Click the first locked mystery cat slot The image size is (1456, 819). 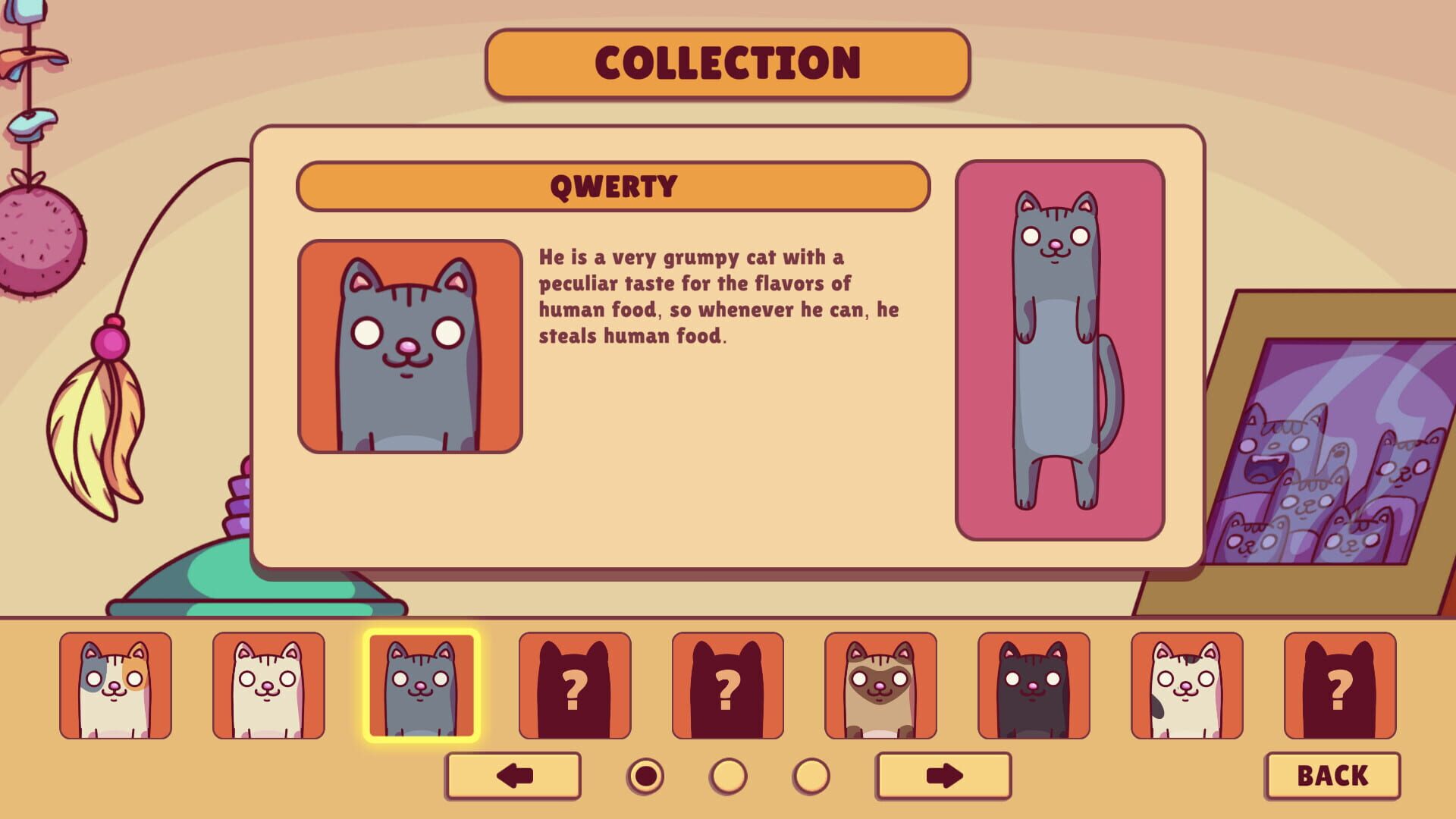(x=575, y=686)
